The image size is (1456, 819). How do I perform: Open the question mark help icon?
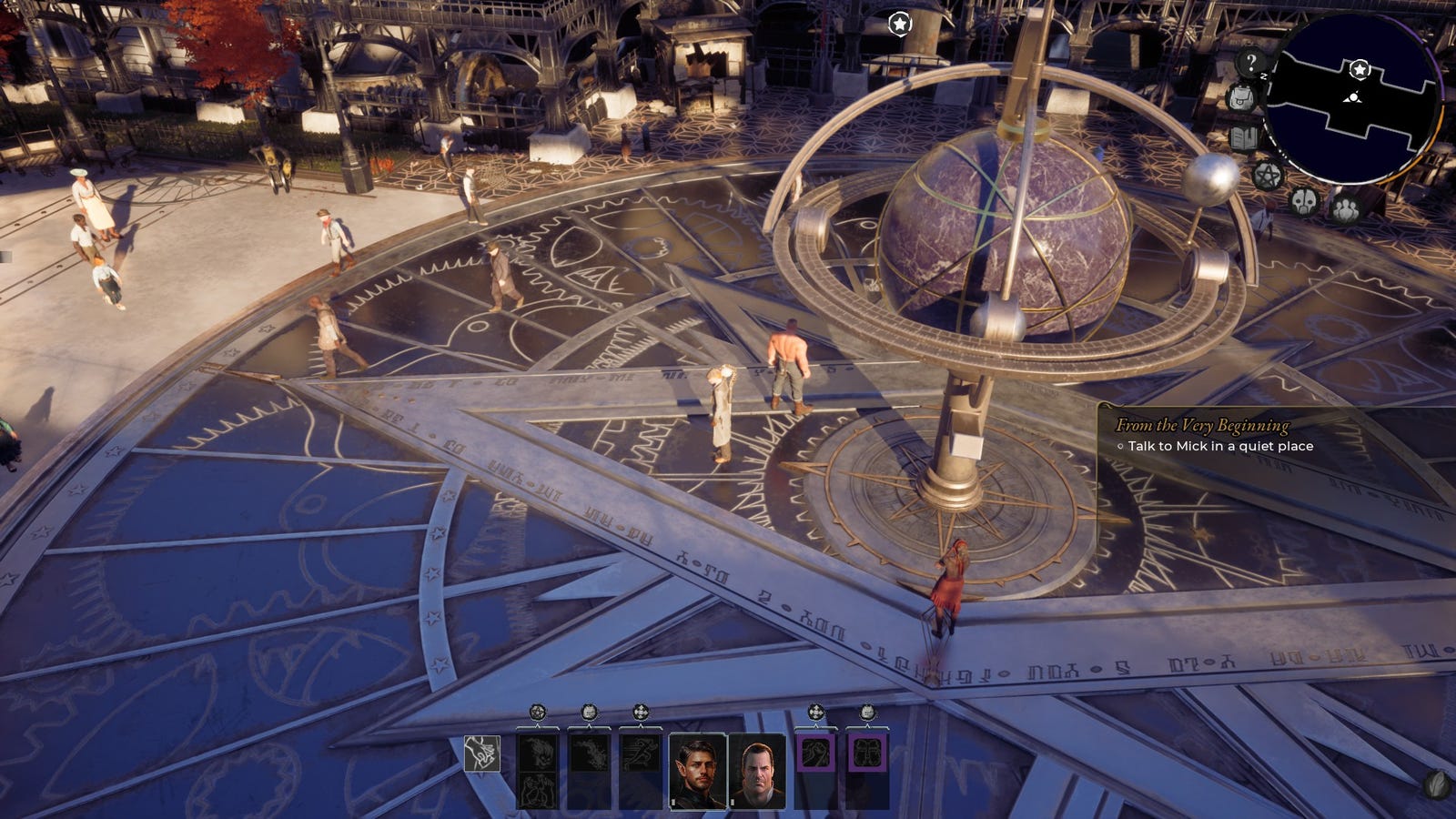[1251, 63]
